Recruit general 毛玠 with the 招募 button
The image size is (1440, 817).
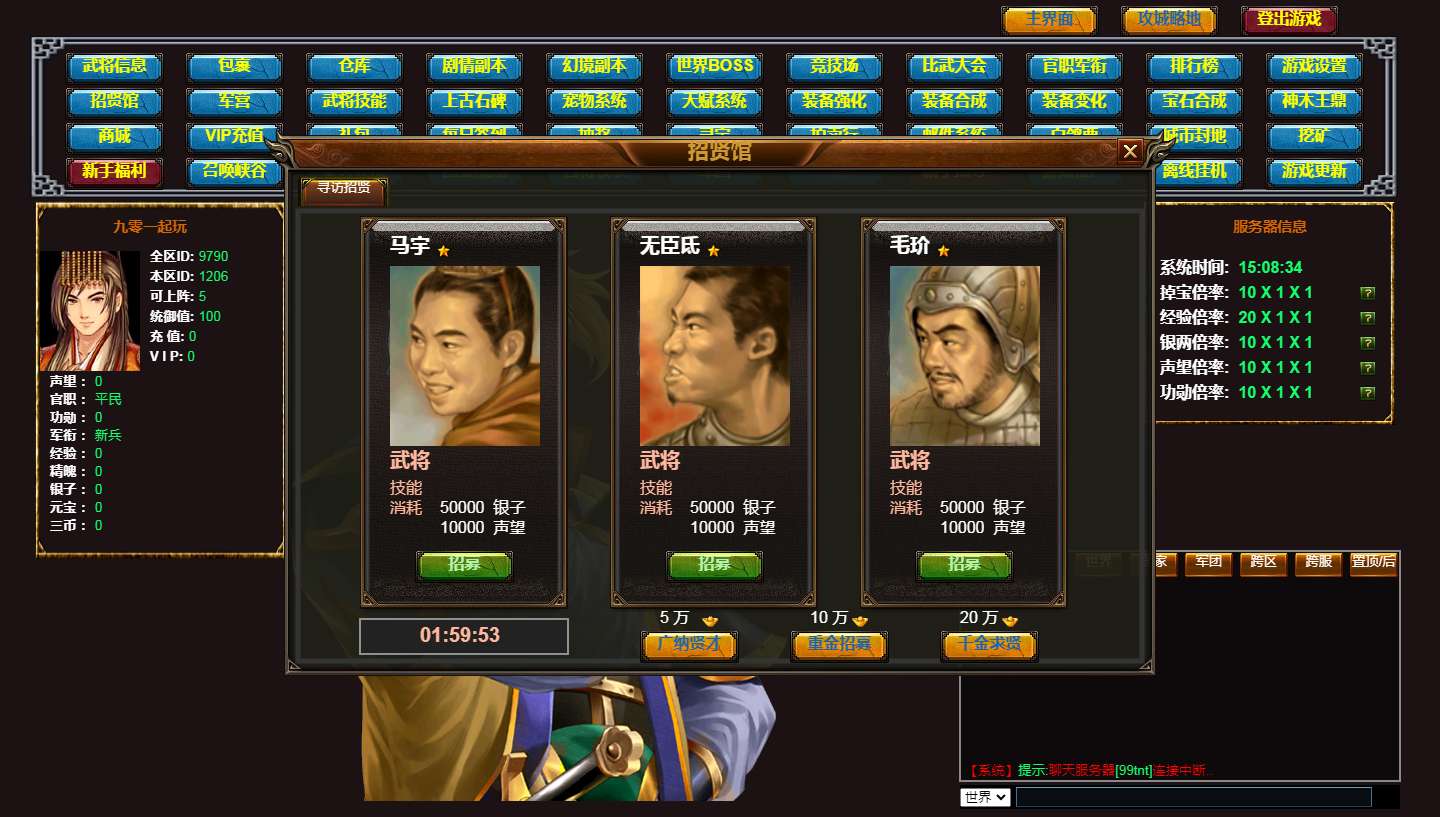[964, 565]
